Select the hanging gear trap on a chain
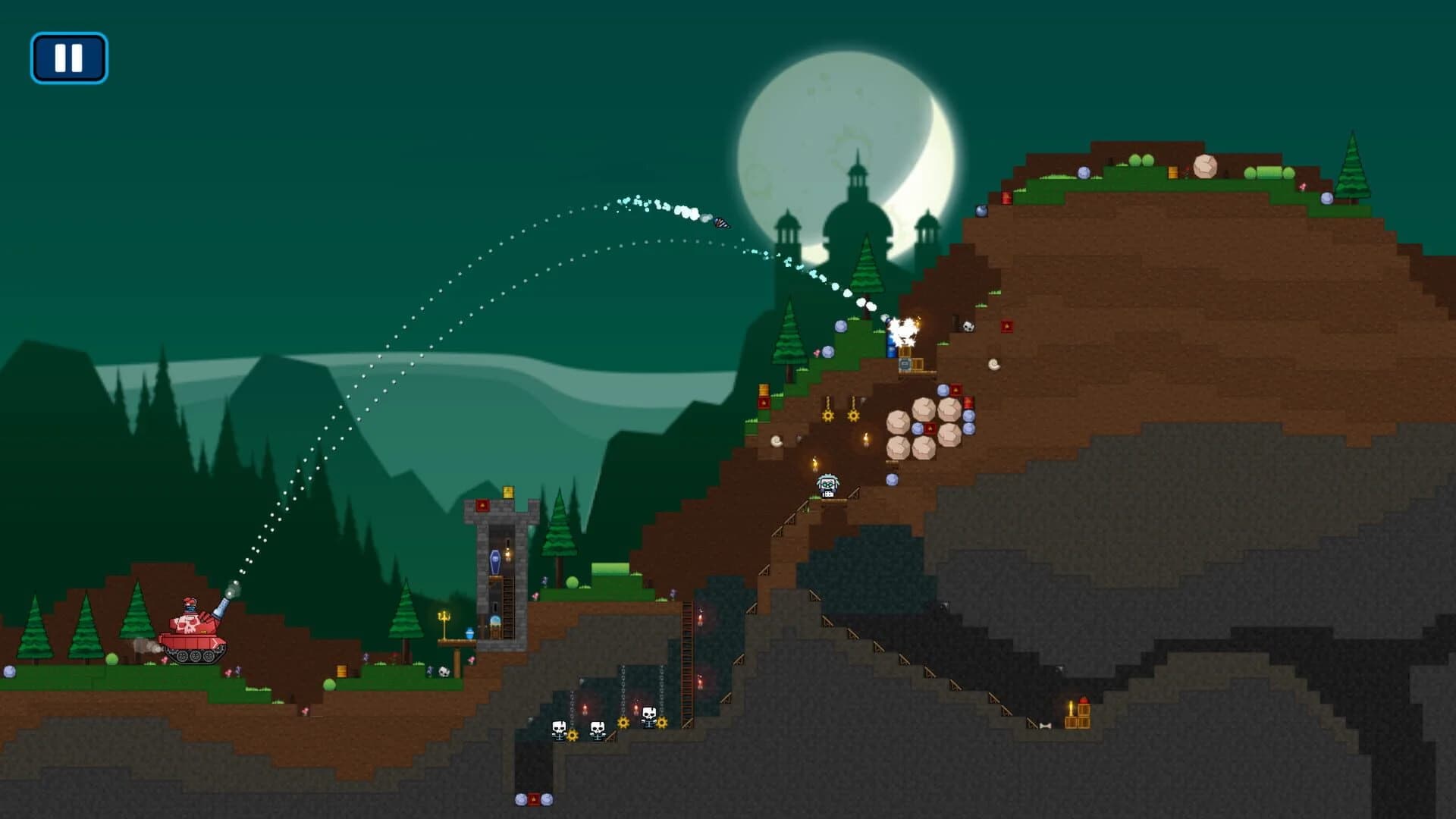This screenshot has height=819, width=1456. 828,416
